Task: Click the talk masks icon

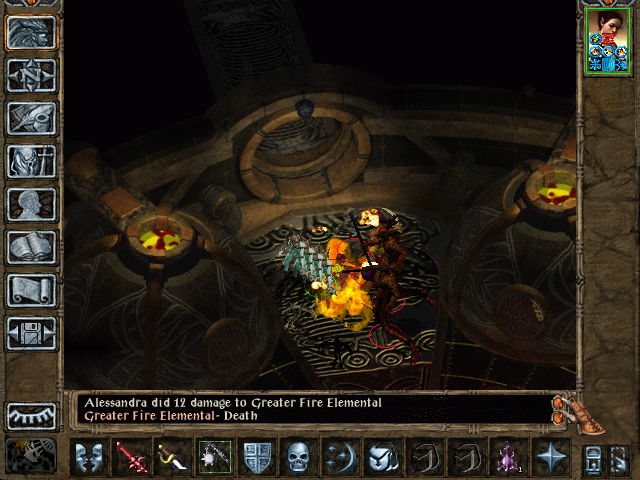Action: tap(89, 457)
